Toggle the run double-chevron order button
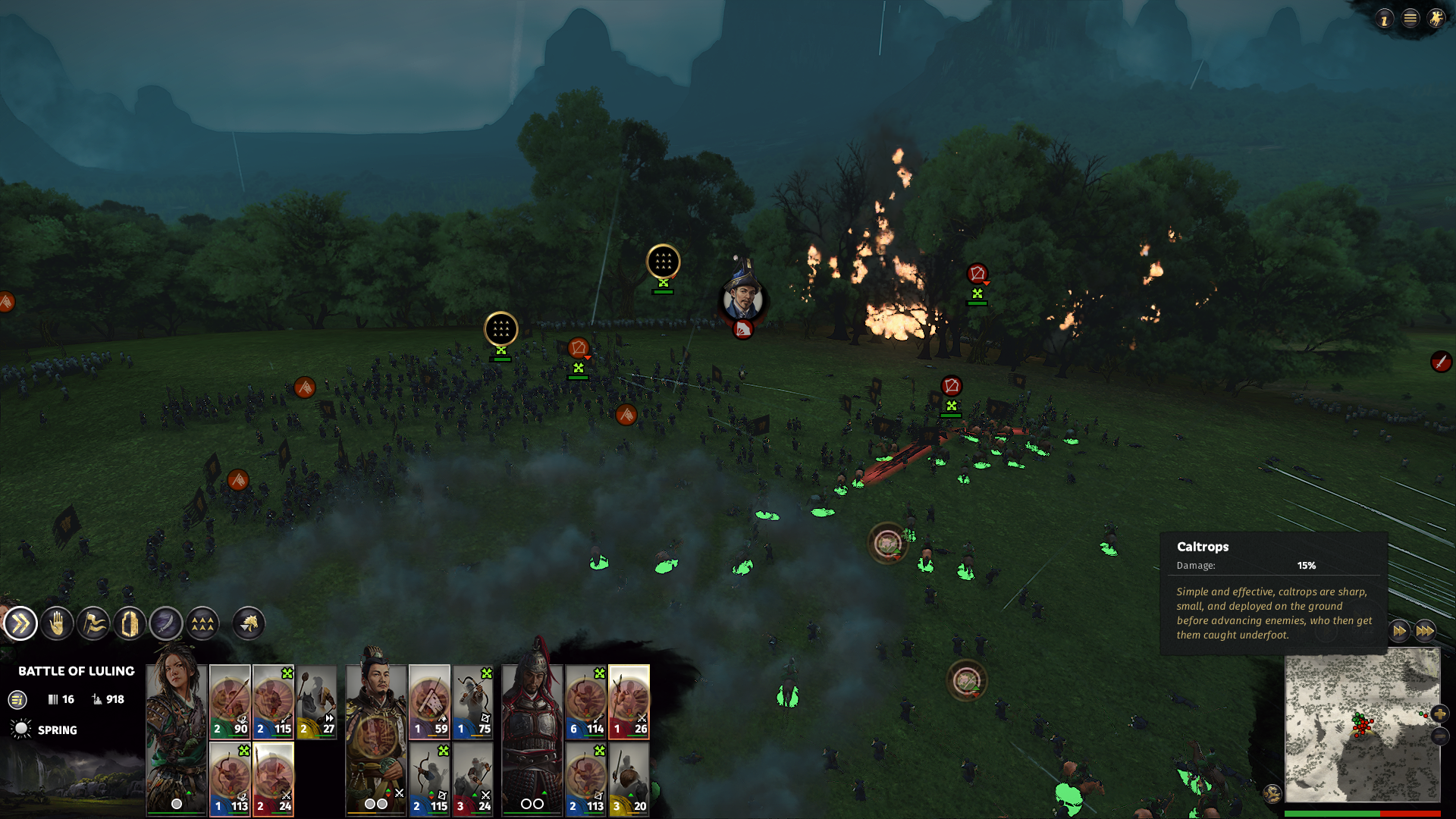 click(20, 624)
